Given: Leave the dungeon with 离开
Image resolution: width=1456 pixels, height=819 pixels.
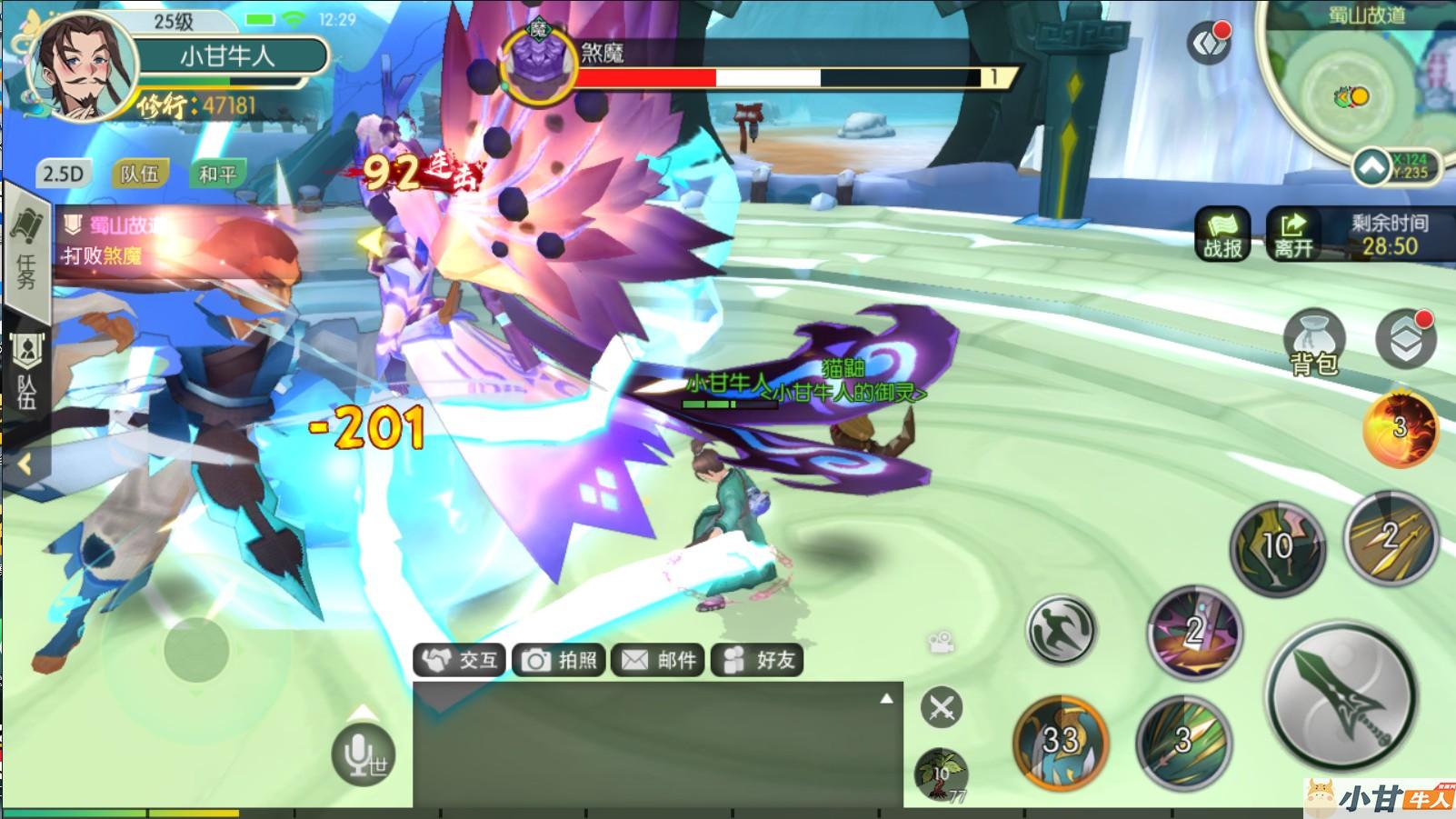Looking at the screenshot, I should (1292, 235).
